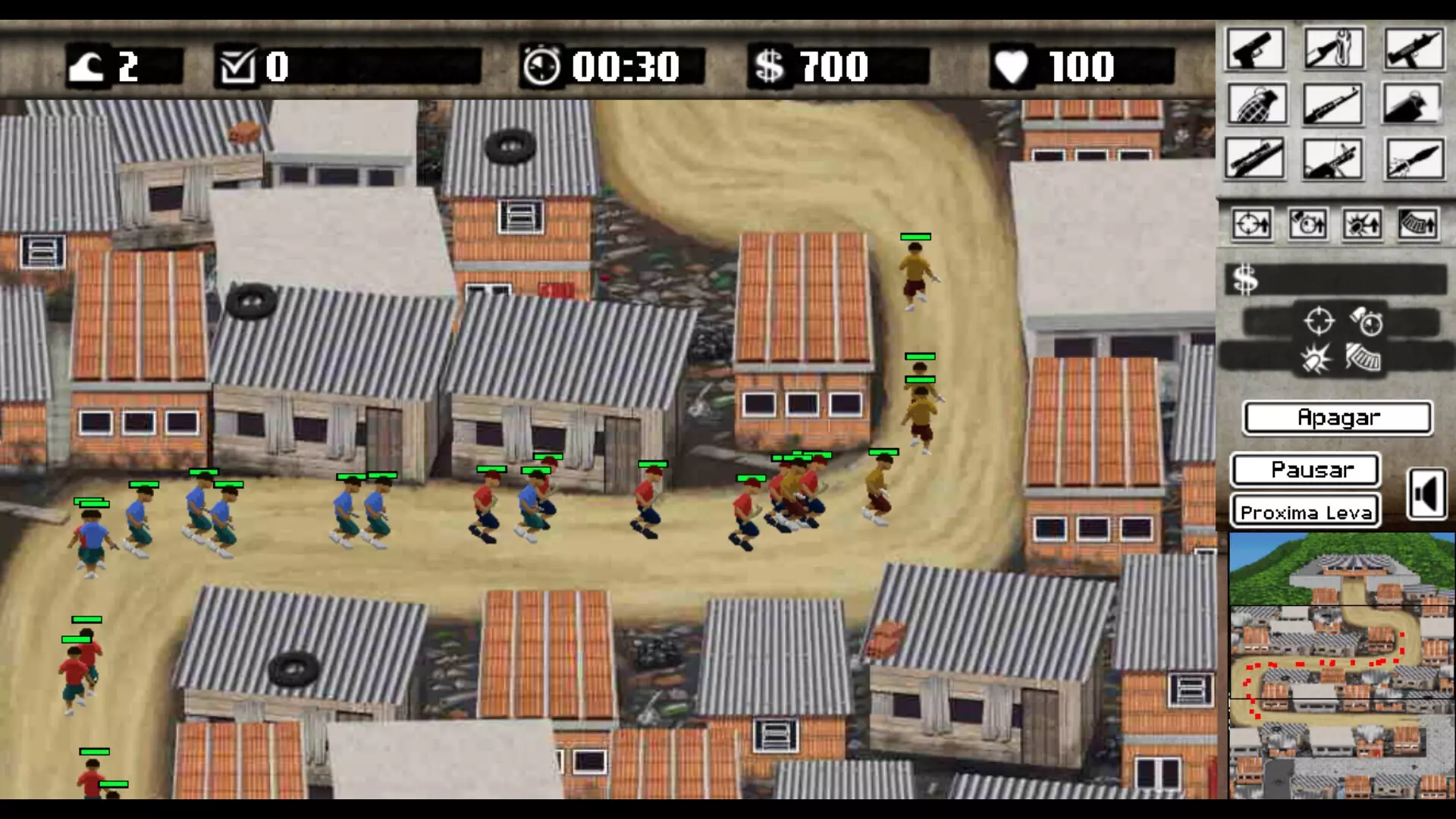
Task: Select the silenced pistol weapon icon
Action: coord(1414,104)
